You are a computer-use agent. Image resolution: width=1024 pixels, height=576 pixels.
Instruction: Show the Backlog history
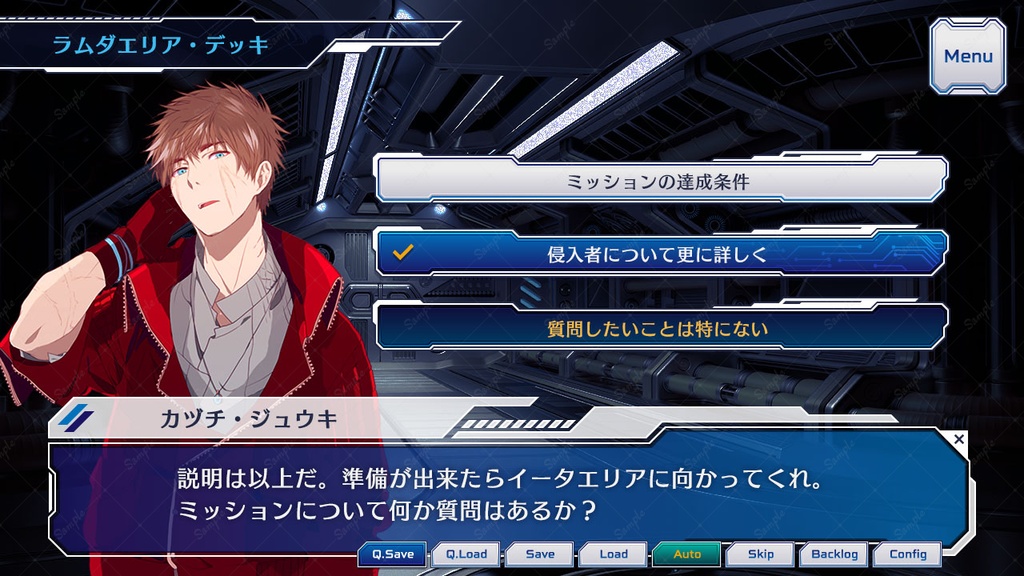(x=834, y=554)
